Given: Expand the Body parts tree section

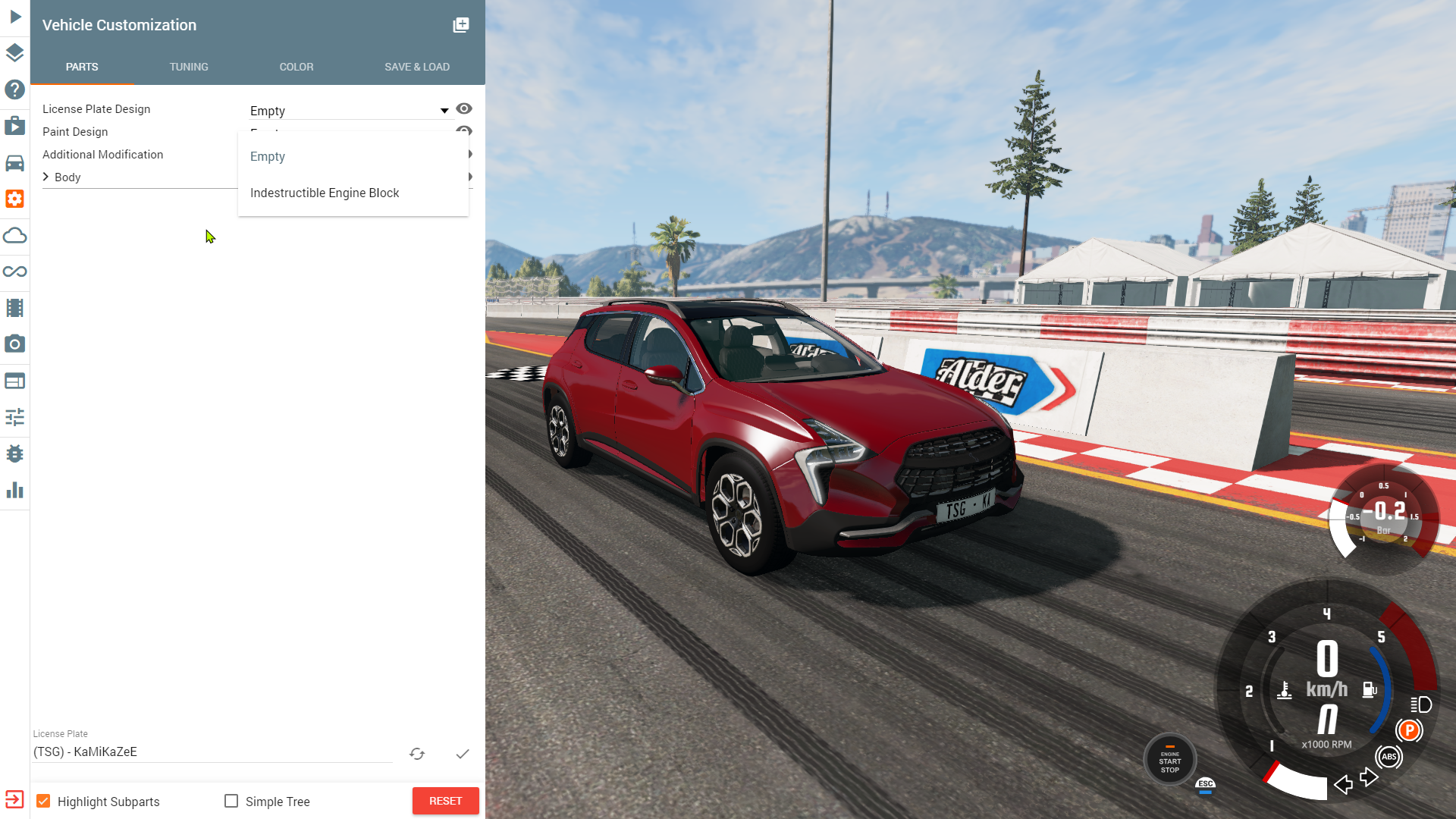Looking at the screenshot, I should tap(47, 177).
